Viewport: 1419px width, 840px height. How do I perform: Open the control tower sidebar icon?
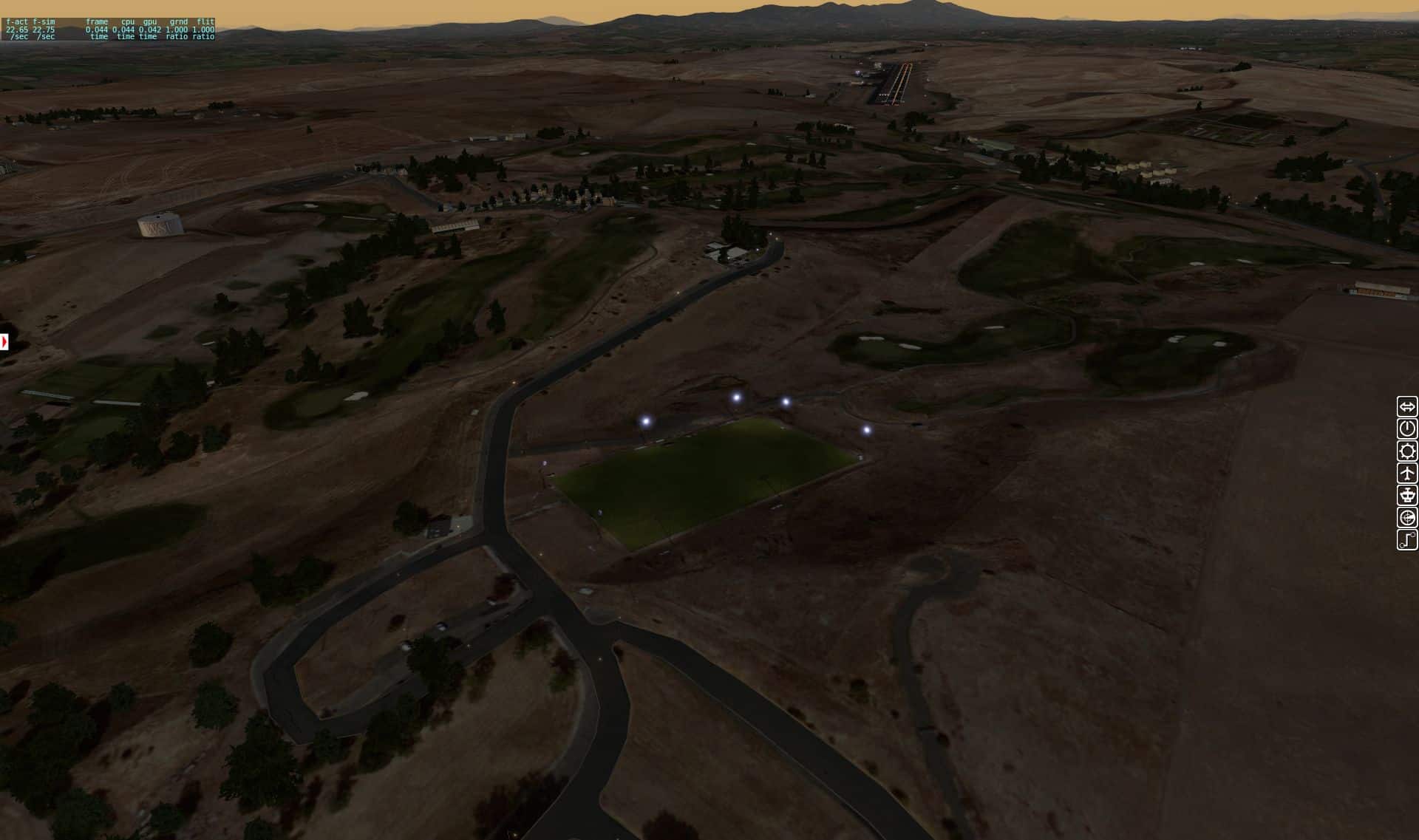[x=1407, y=495]
